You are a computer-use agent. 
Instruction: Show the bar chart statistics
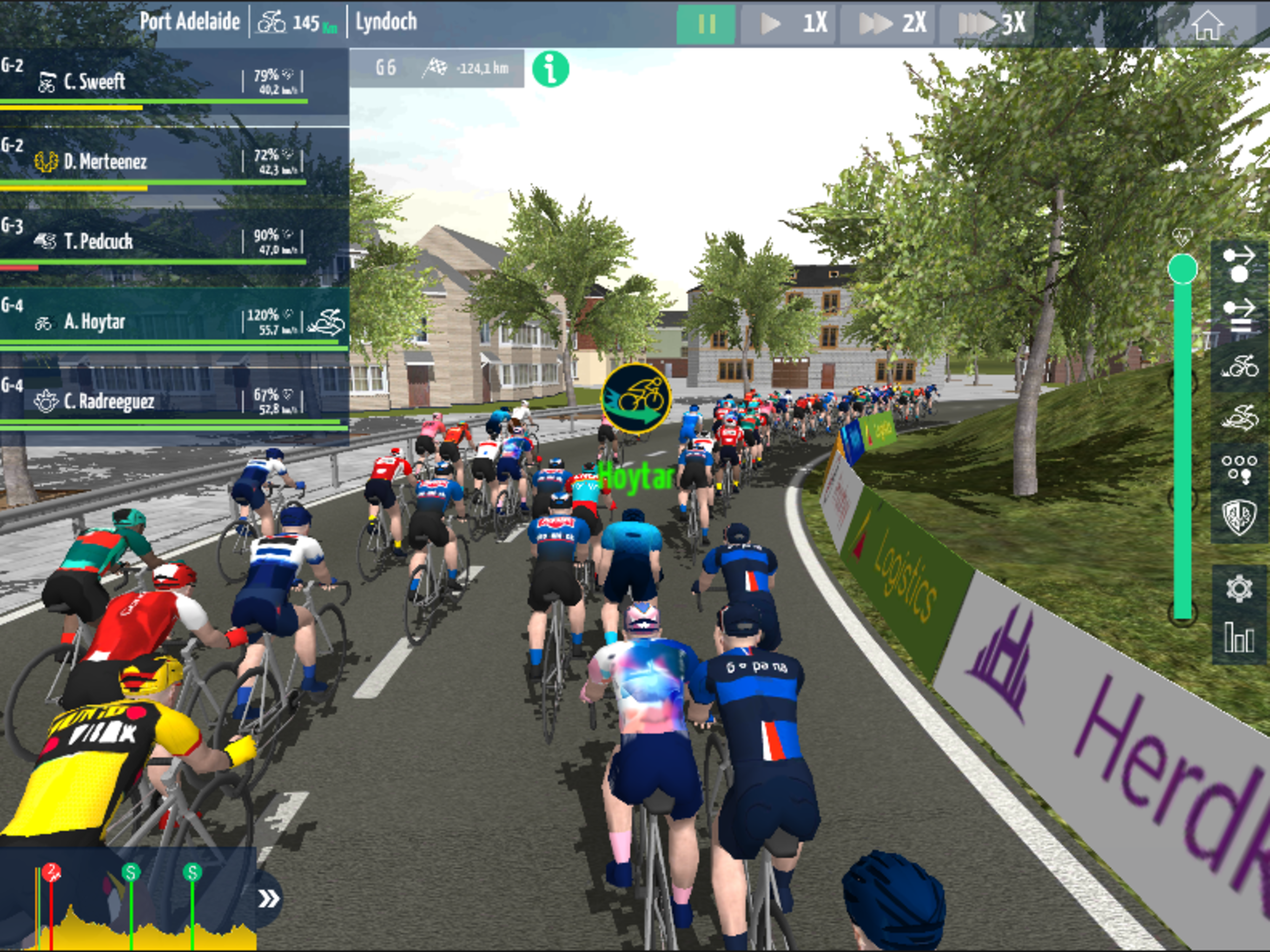click(1238, 637)
